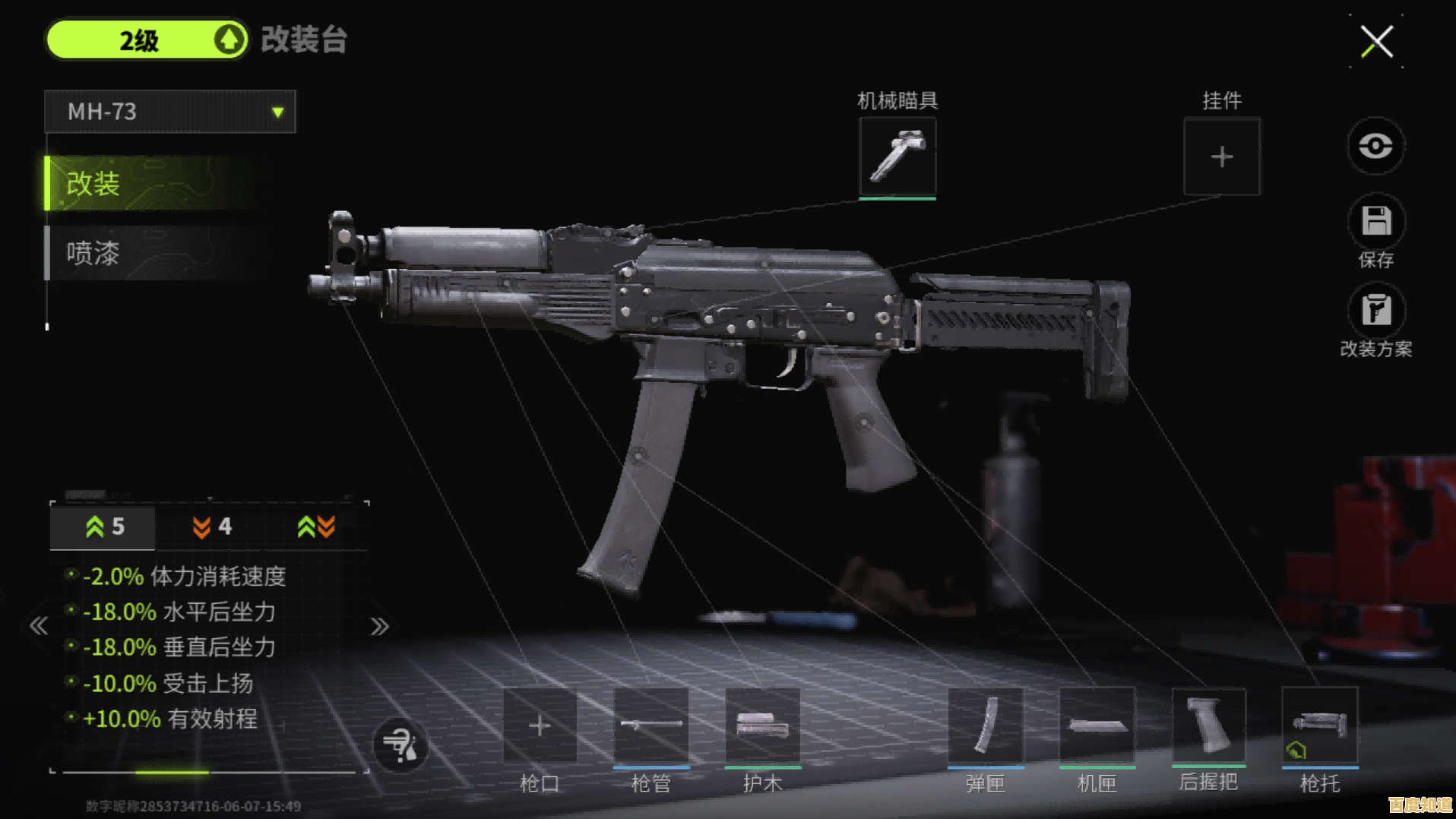Show the four negative stat effects
The height and width of the screenshot is (819, 1456).
tap(211, 526)
